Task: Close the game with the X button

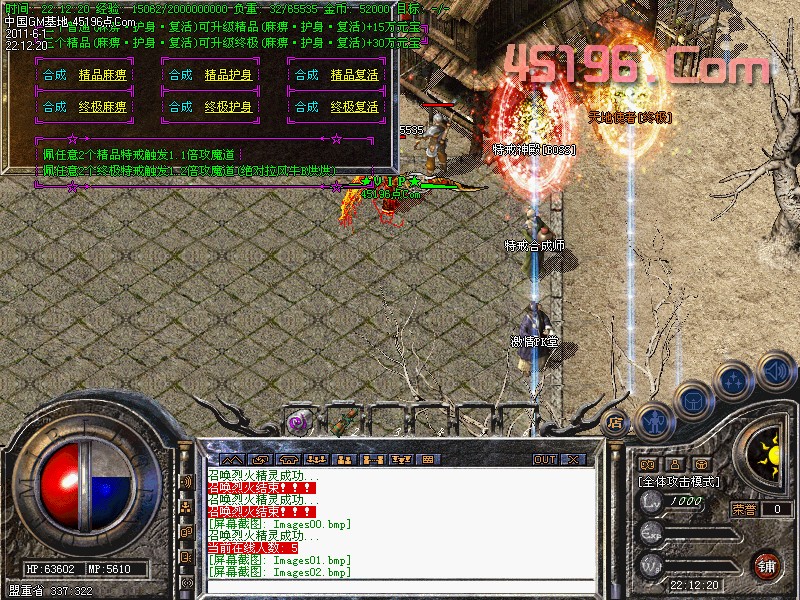Action: [573, 460]
